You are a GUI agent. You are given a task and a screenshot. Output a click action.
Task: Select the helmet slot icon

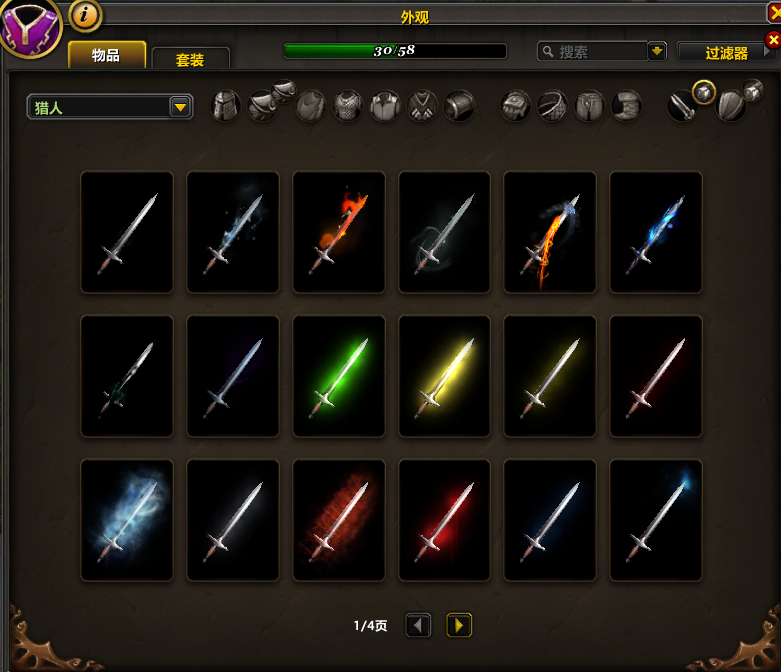(x=227, y=105)
